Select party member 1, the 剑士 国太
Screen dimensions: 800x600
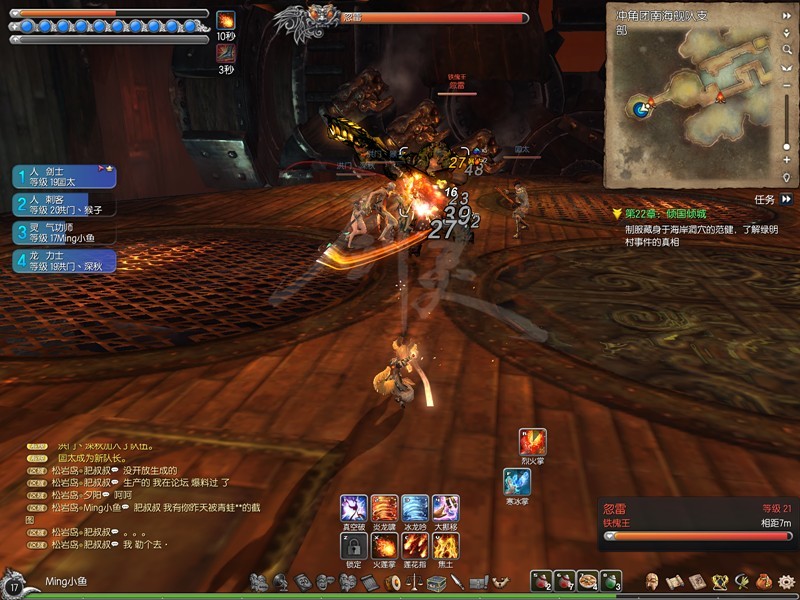[x=65, y=177]
